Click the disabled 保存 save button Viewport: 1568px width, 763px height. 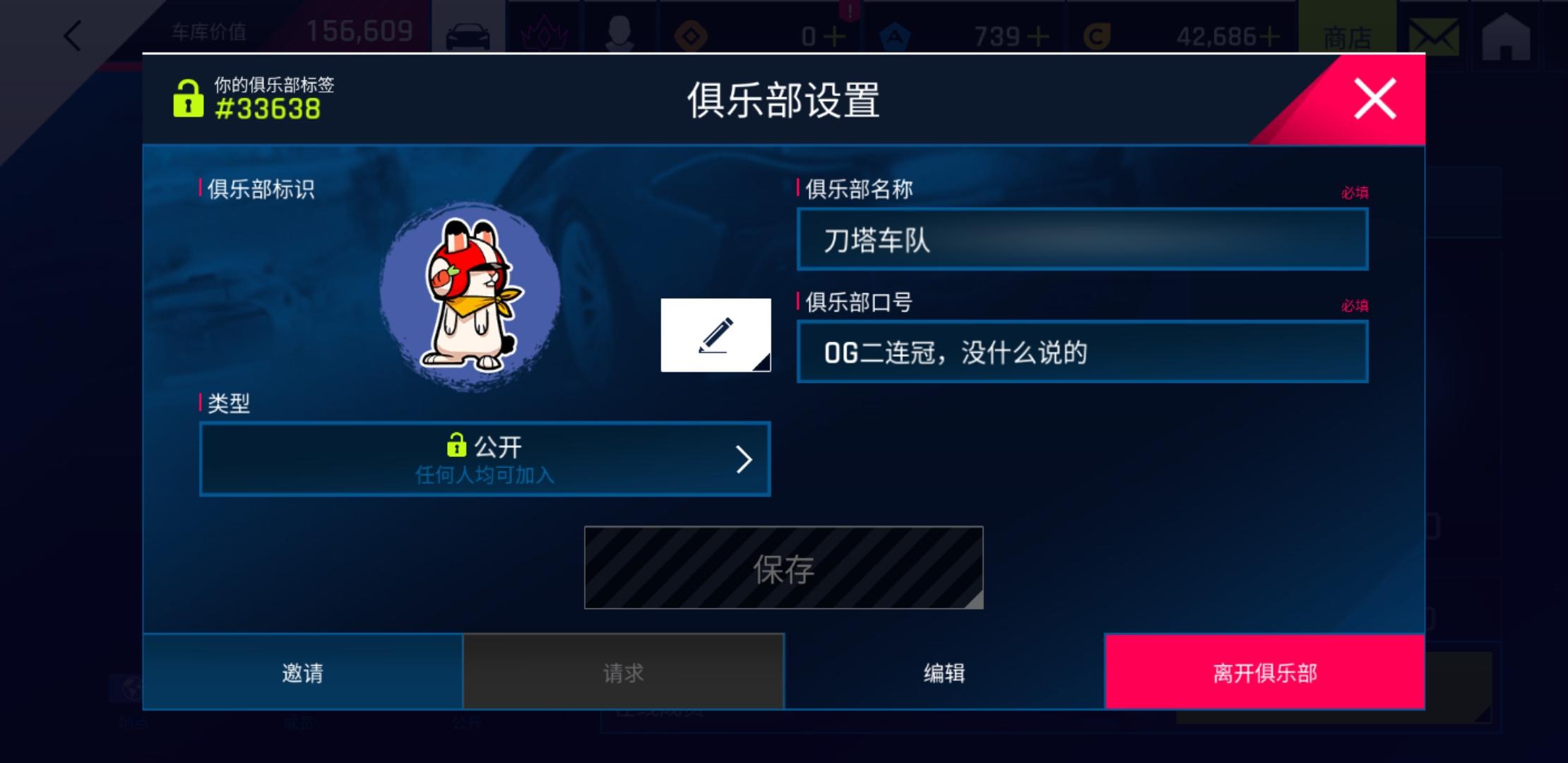pos(783,567)
